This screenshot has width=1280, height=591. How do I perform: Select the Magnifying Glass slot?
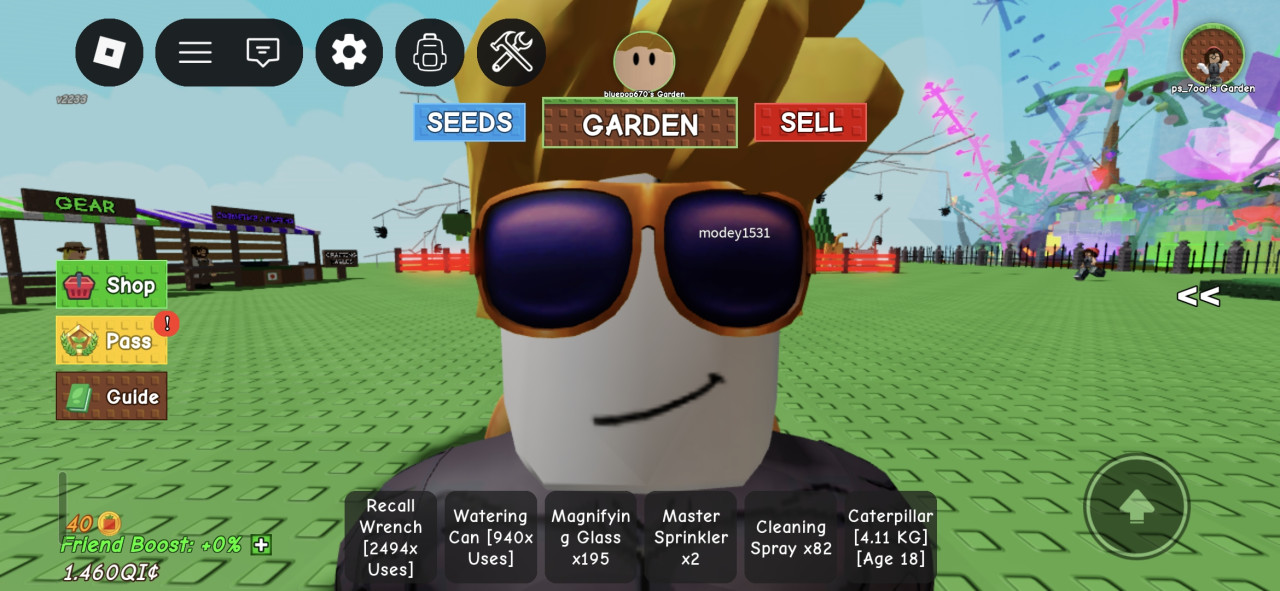point(590,537)
